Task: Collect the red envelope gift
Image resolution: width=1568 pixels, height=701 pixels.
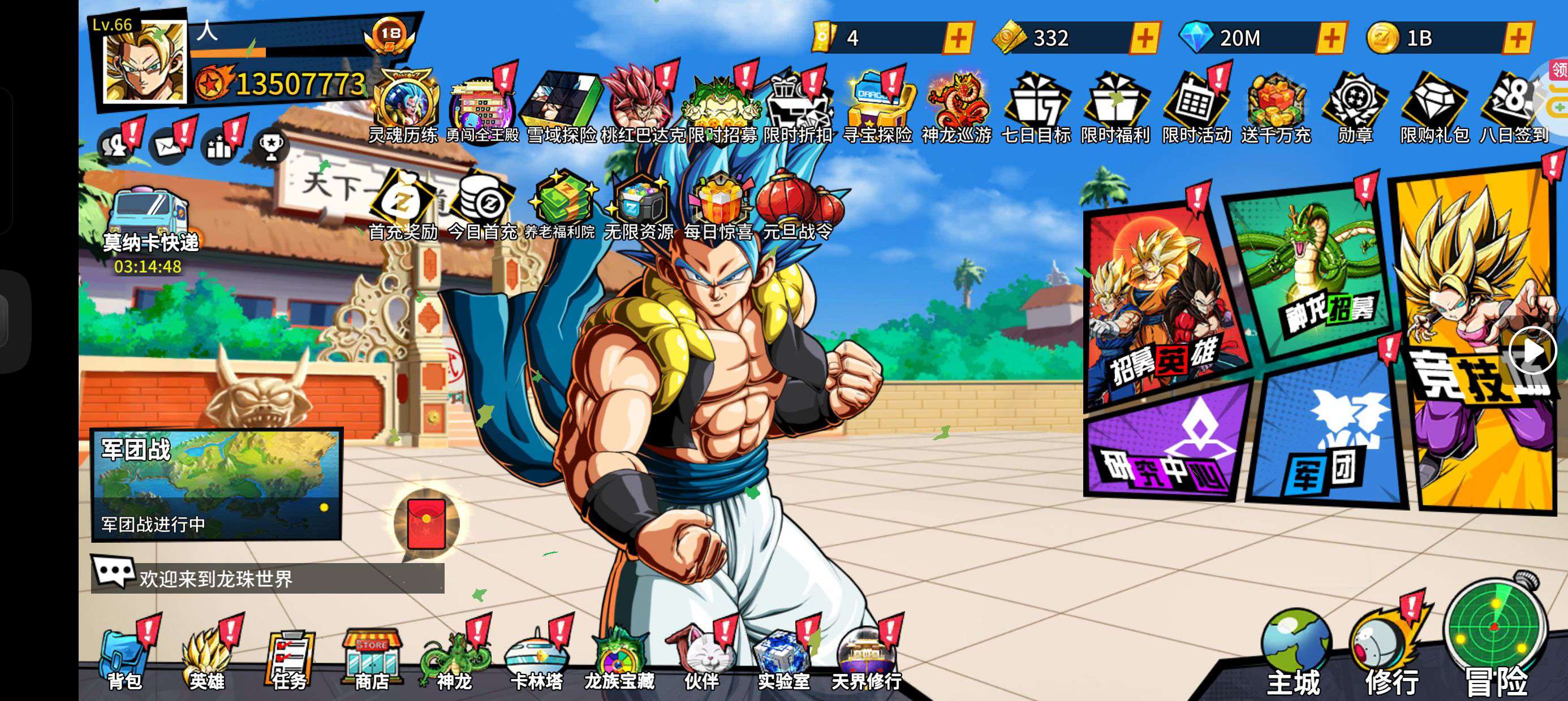Action: point(426,523)
